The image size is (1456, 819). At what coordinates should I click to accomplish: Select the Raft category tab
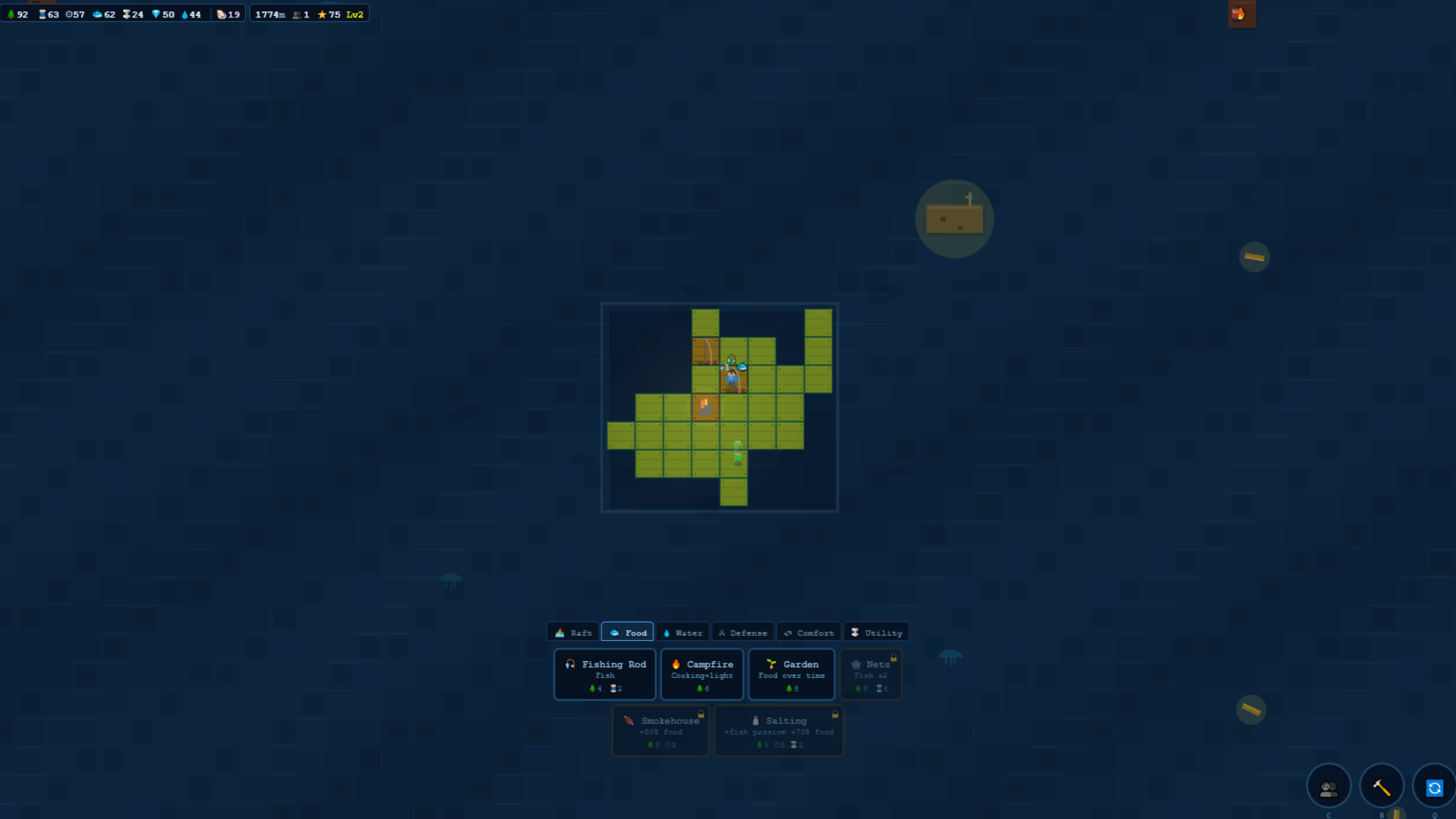(x=573, y=632)
